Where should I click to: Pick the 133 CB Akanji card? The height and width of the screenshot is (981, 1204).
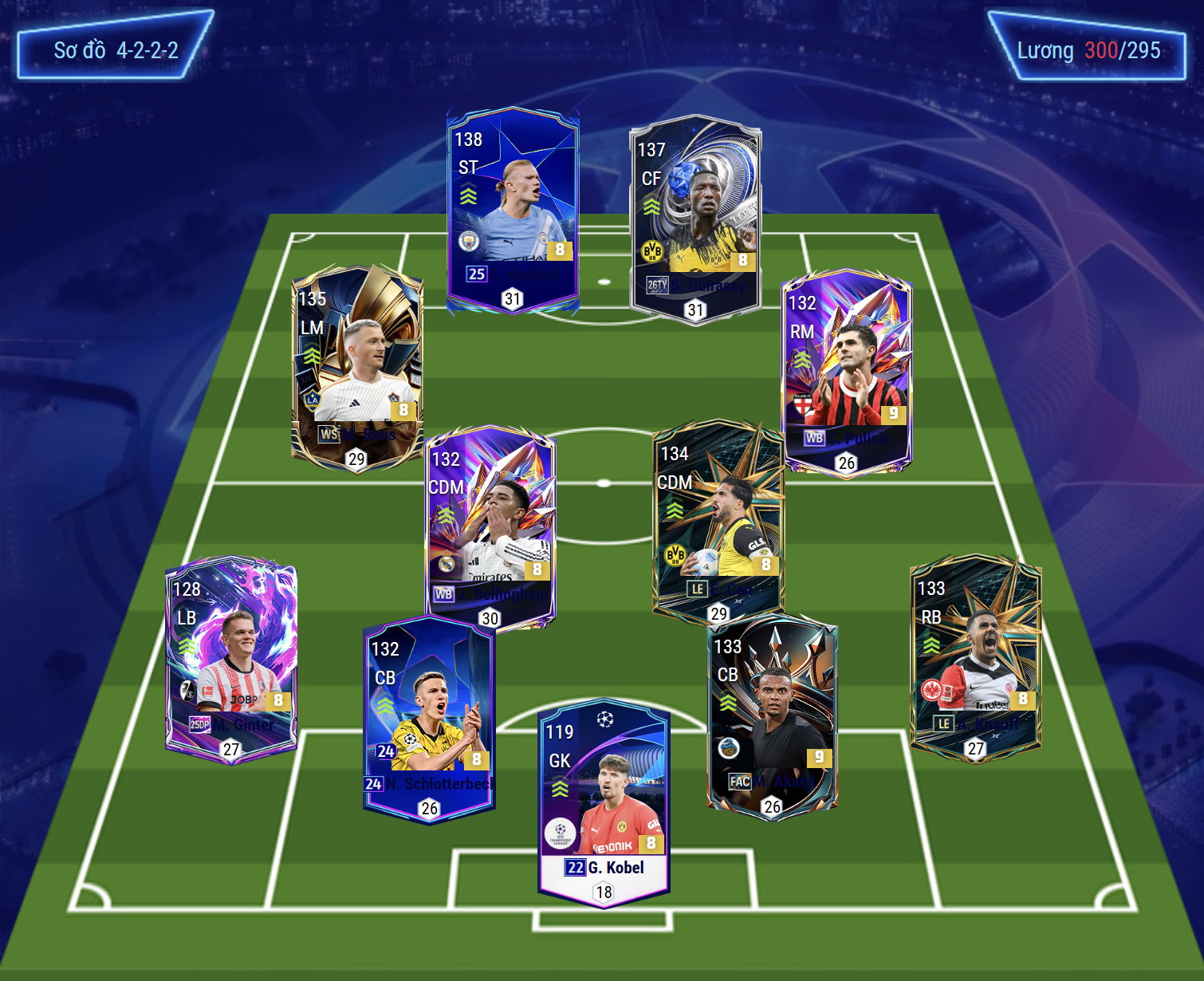tap(772, 714)
